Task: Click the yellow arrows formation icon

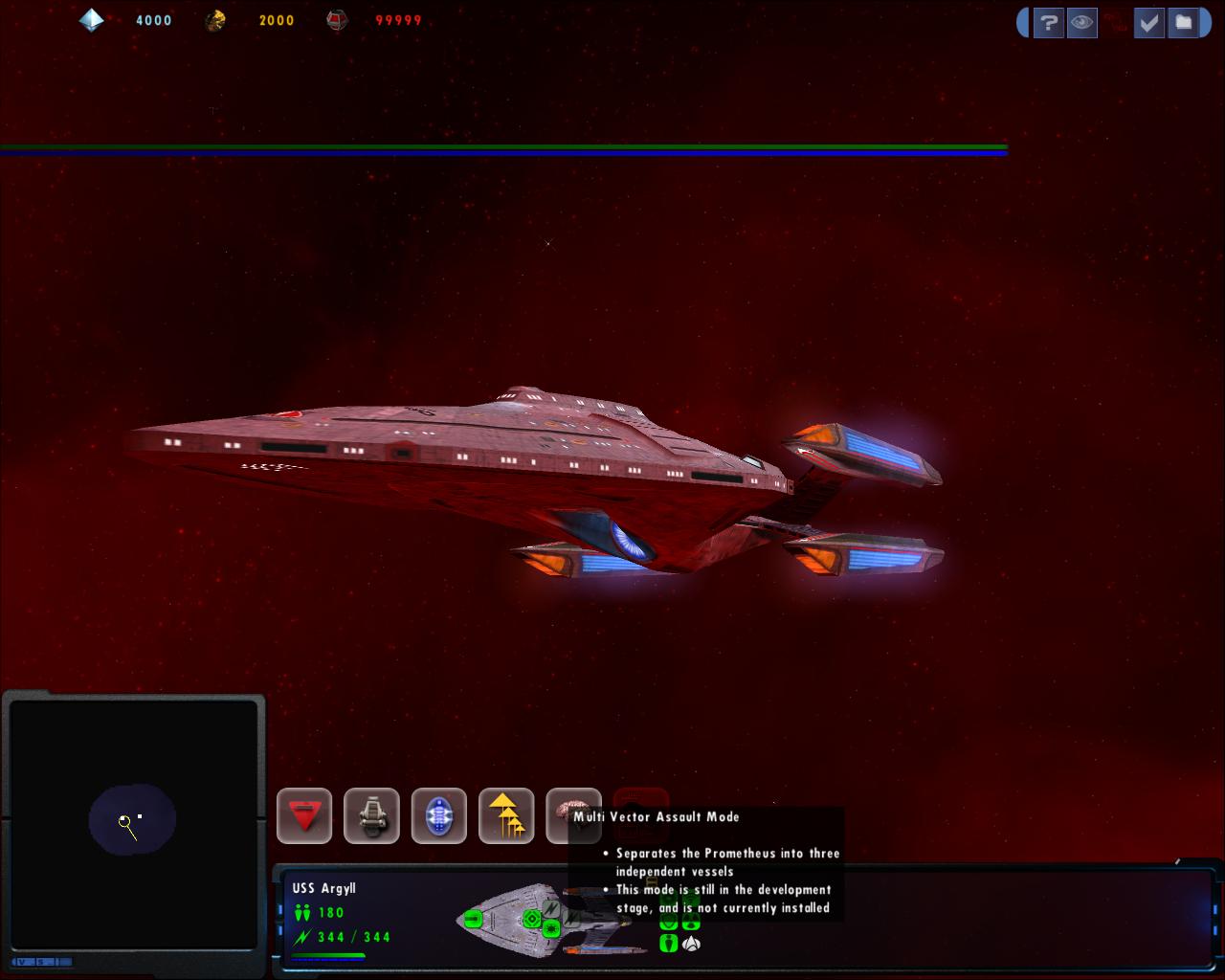Action: tap(506, 816)
